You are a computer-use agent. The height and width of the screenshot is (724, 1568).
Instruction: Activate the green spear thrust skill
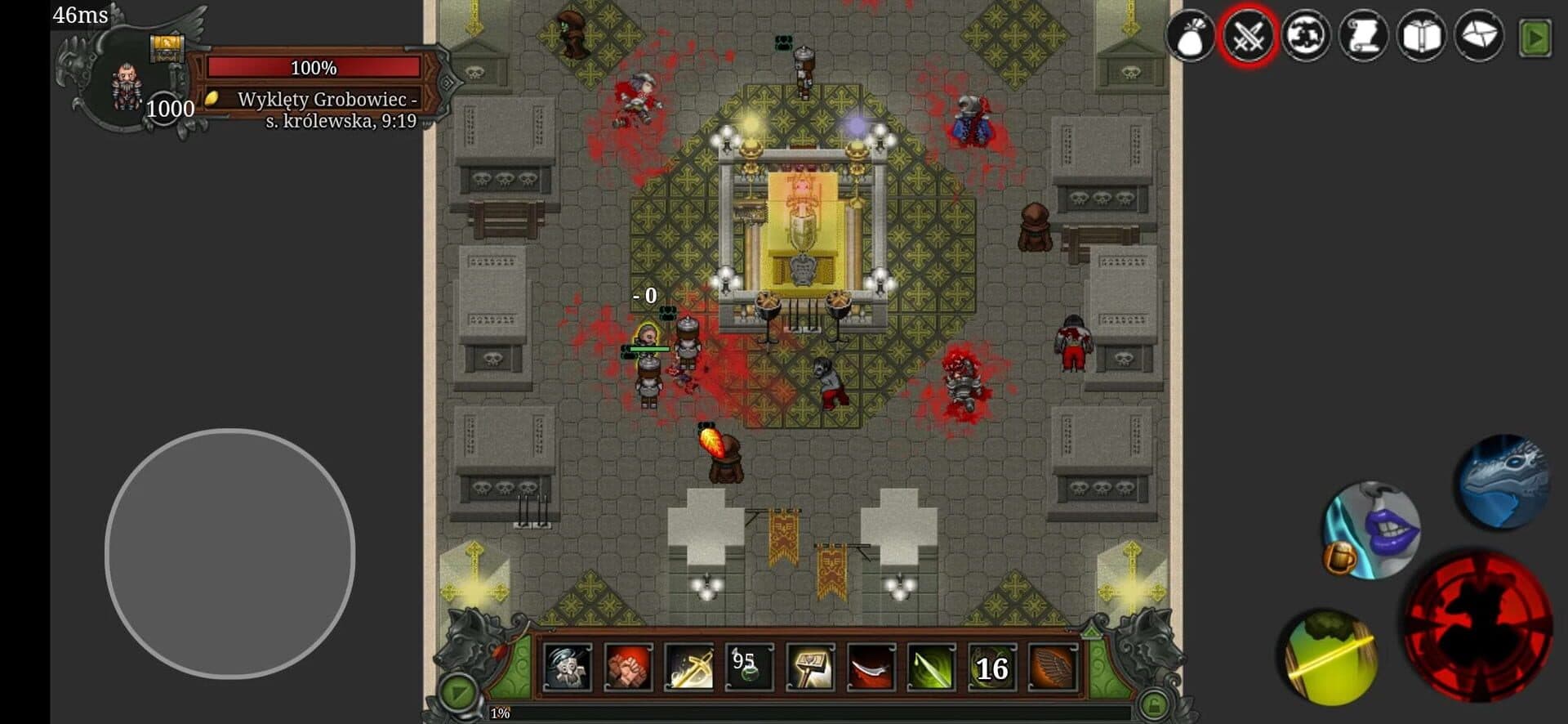pyautogui.click(x=931, y=668)
